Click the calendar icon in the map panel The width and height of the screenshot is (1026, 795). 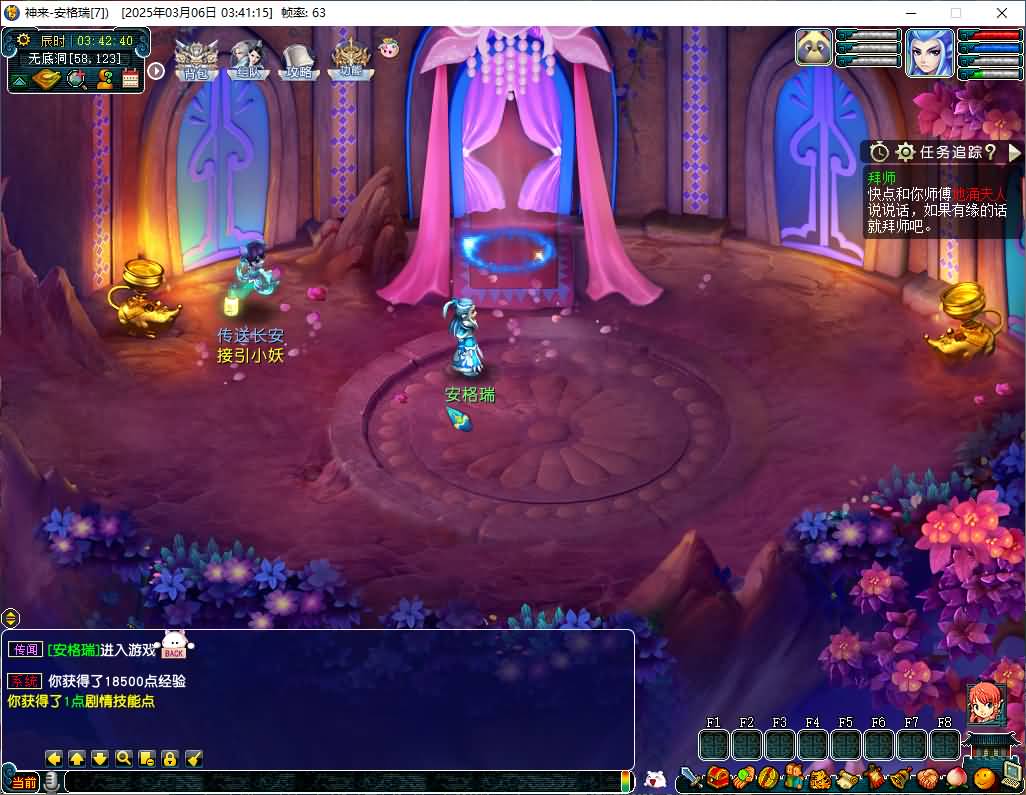[130, 79]
